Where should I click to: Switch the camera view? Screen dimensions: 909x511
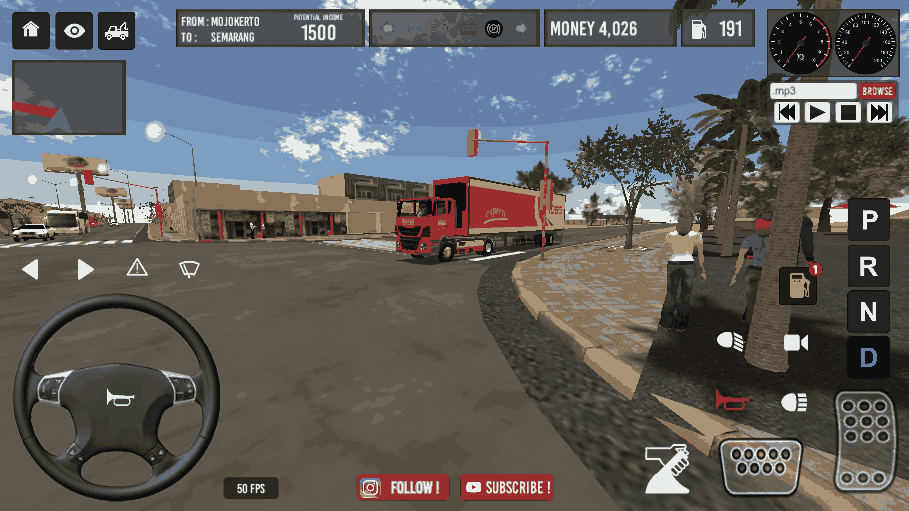pos(796,343)
